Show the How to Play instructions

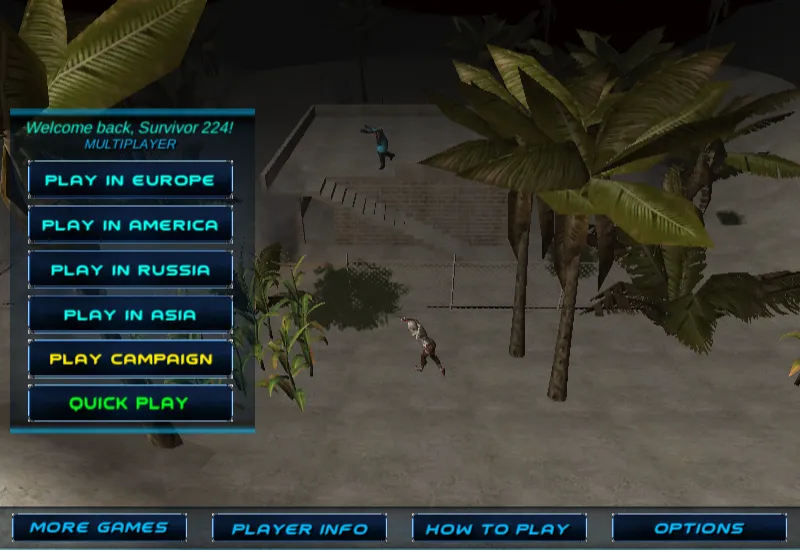[x=499, y=528]
